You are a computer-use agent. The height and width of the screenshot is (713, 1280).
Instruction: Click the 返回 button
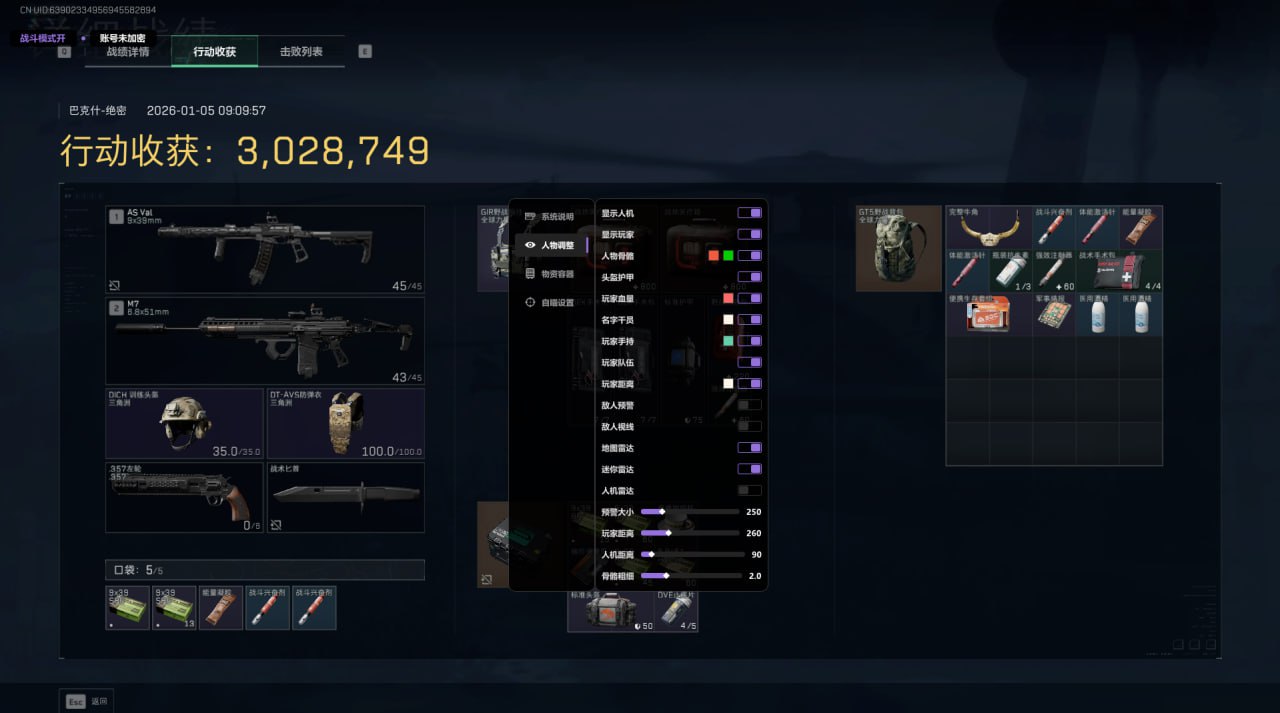tap(87, 701)
